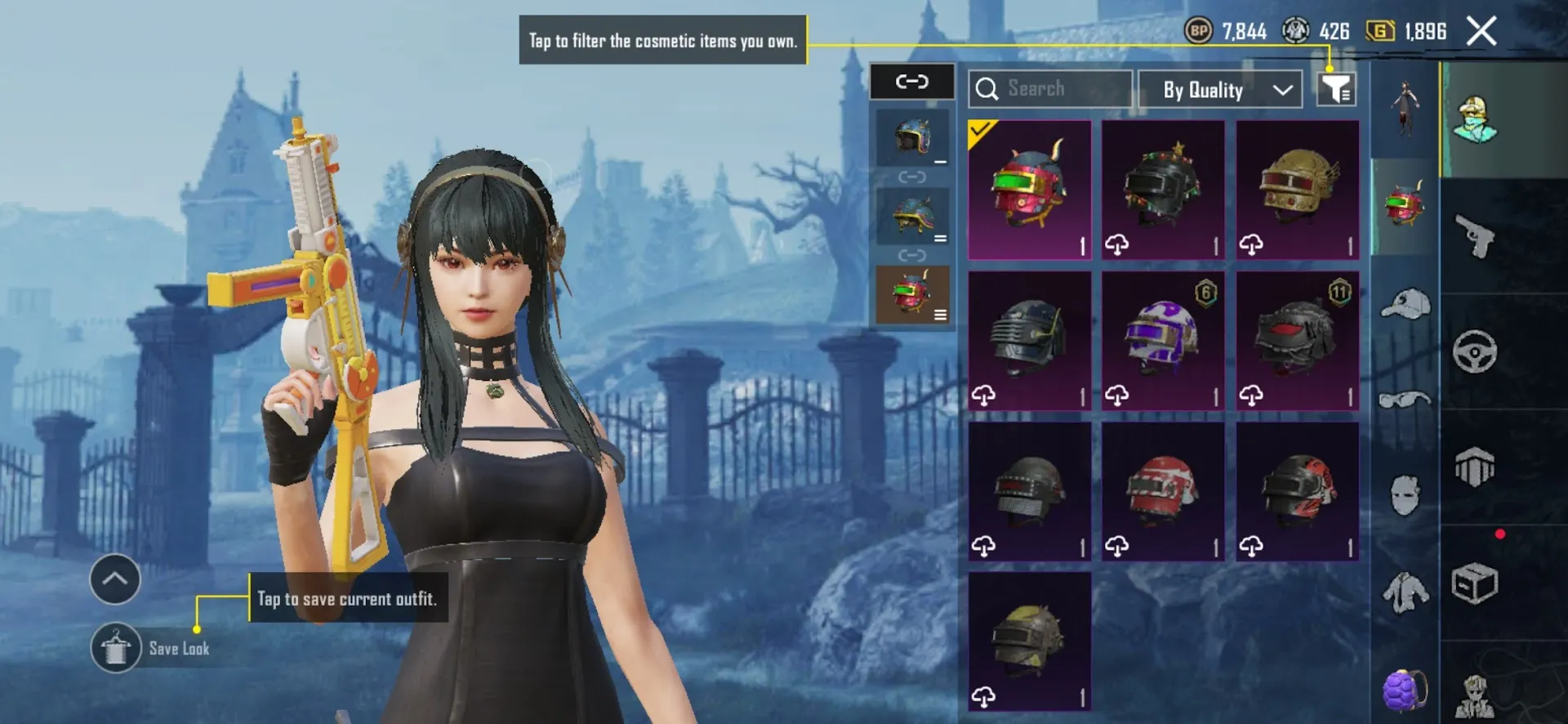Viewport: 1568px width, 724px height.
Task: Select the yellow-topped spiked helmet skin
Action: [1029, 641]
